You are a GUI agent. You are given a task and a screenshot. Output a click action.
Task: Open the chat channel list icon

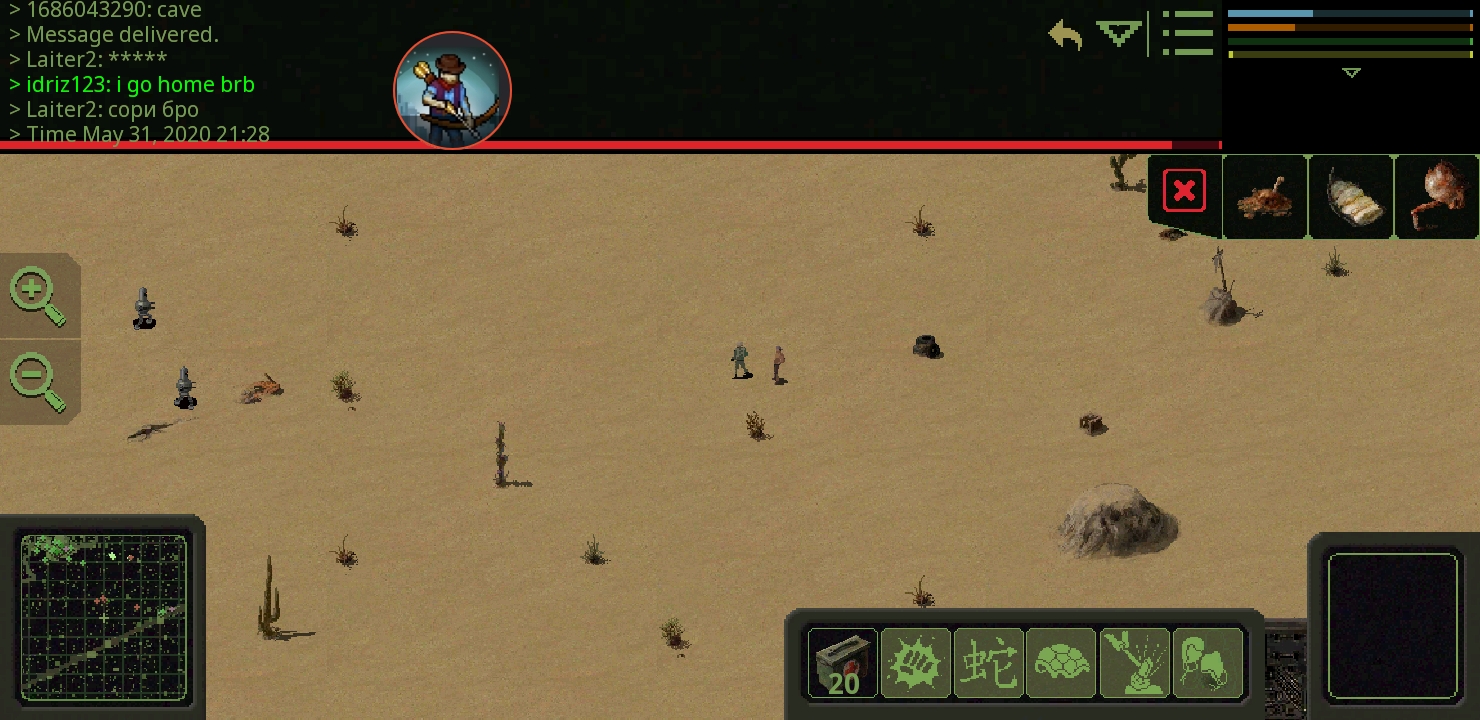pyautogui.click(x=1188, y=33)
